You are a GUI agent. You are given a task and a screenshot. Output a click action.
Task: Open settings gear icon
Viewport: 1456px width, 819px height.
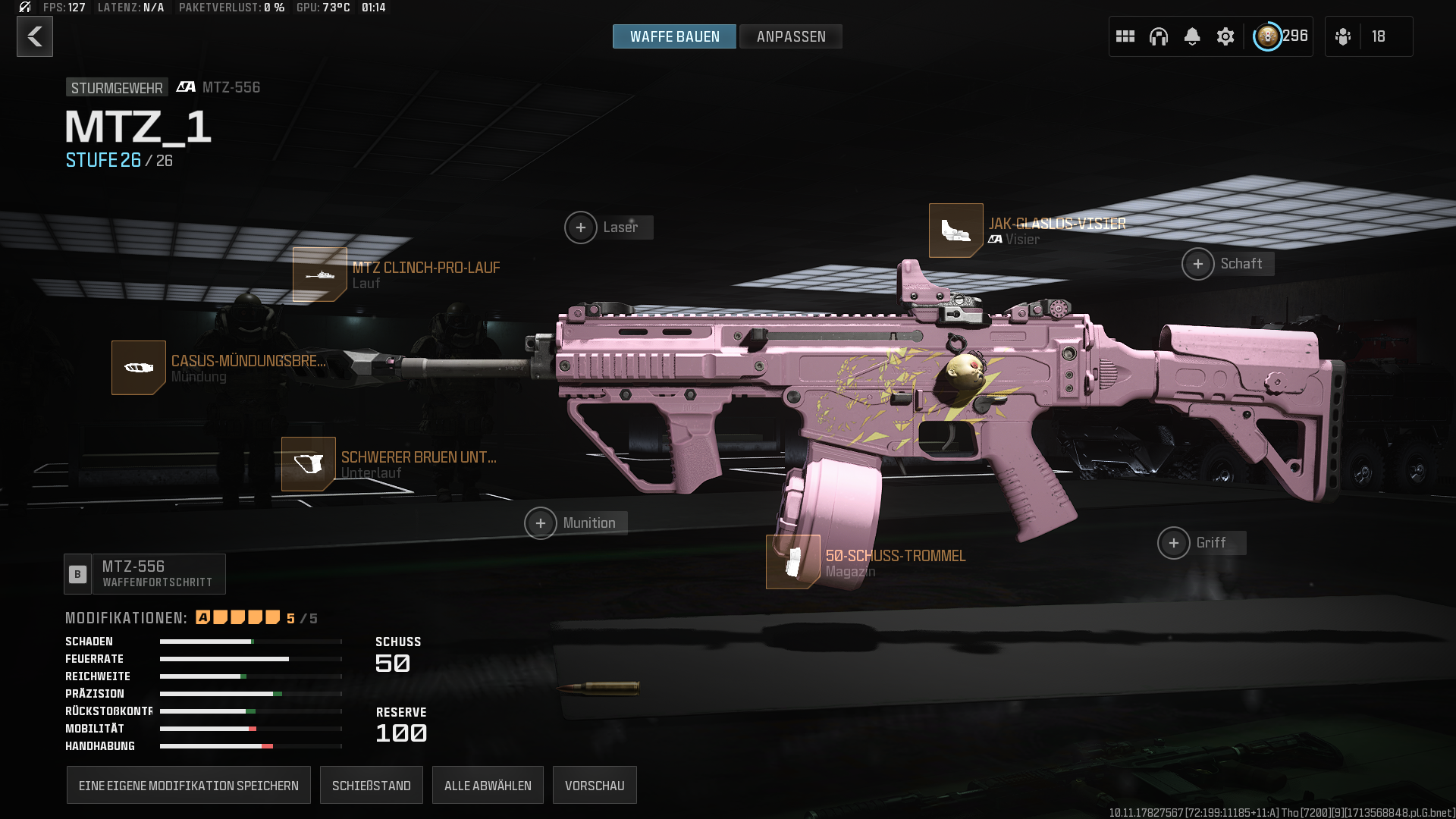(1225, 36)
